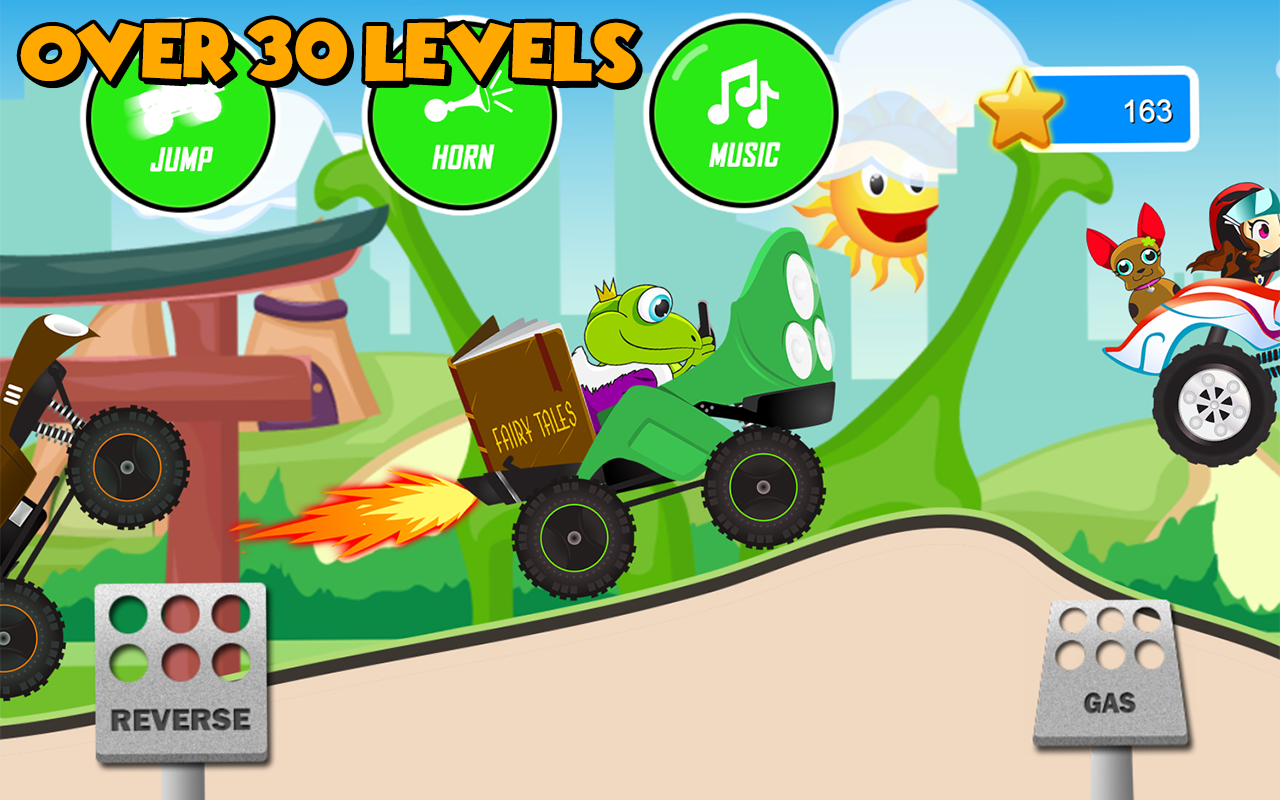This screenshot has width=1280, height=800.
Task: Open the star score counter showing 163
Action: click(1115, 110)
